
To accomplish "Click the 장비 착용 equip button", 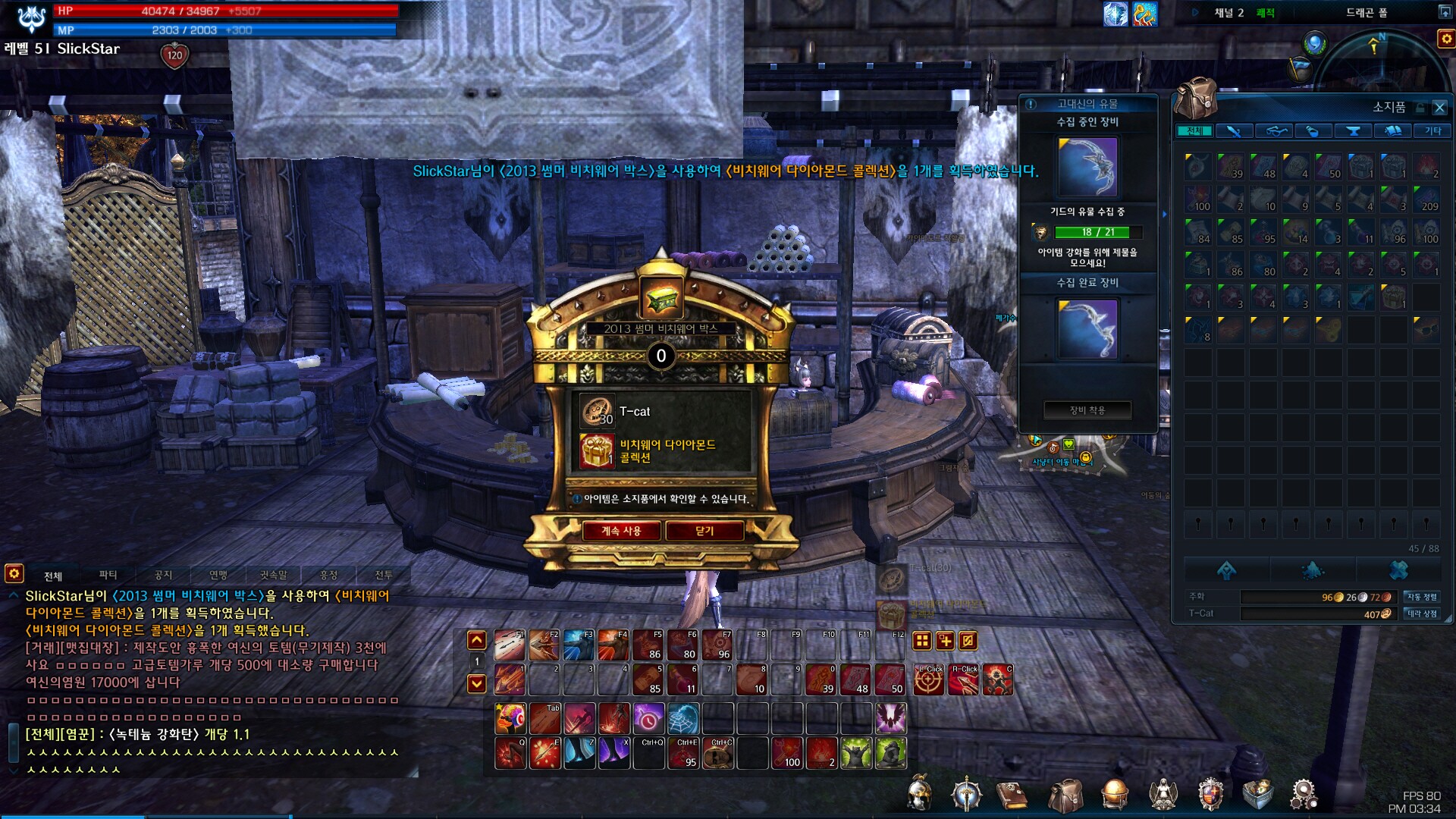I will (x=1087, y=410).
